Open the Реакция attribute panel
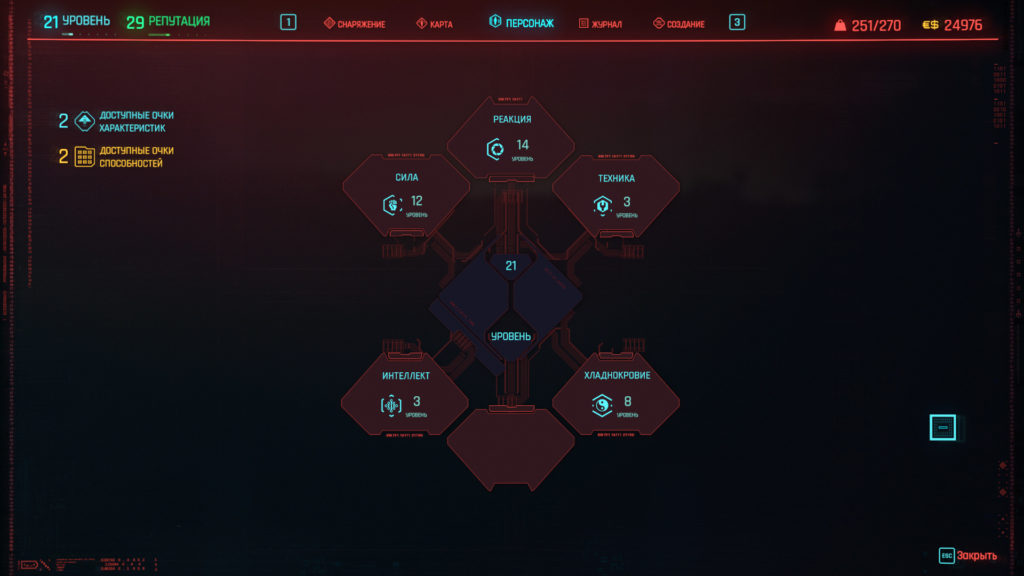 [x=511, y=140]
